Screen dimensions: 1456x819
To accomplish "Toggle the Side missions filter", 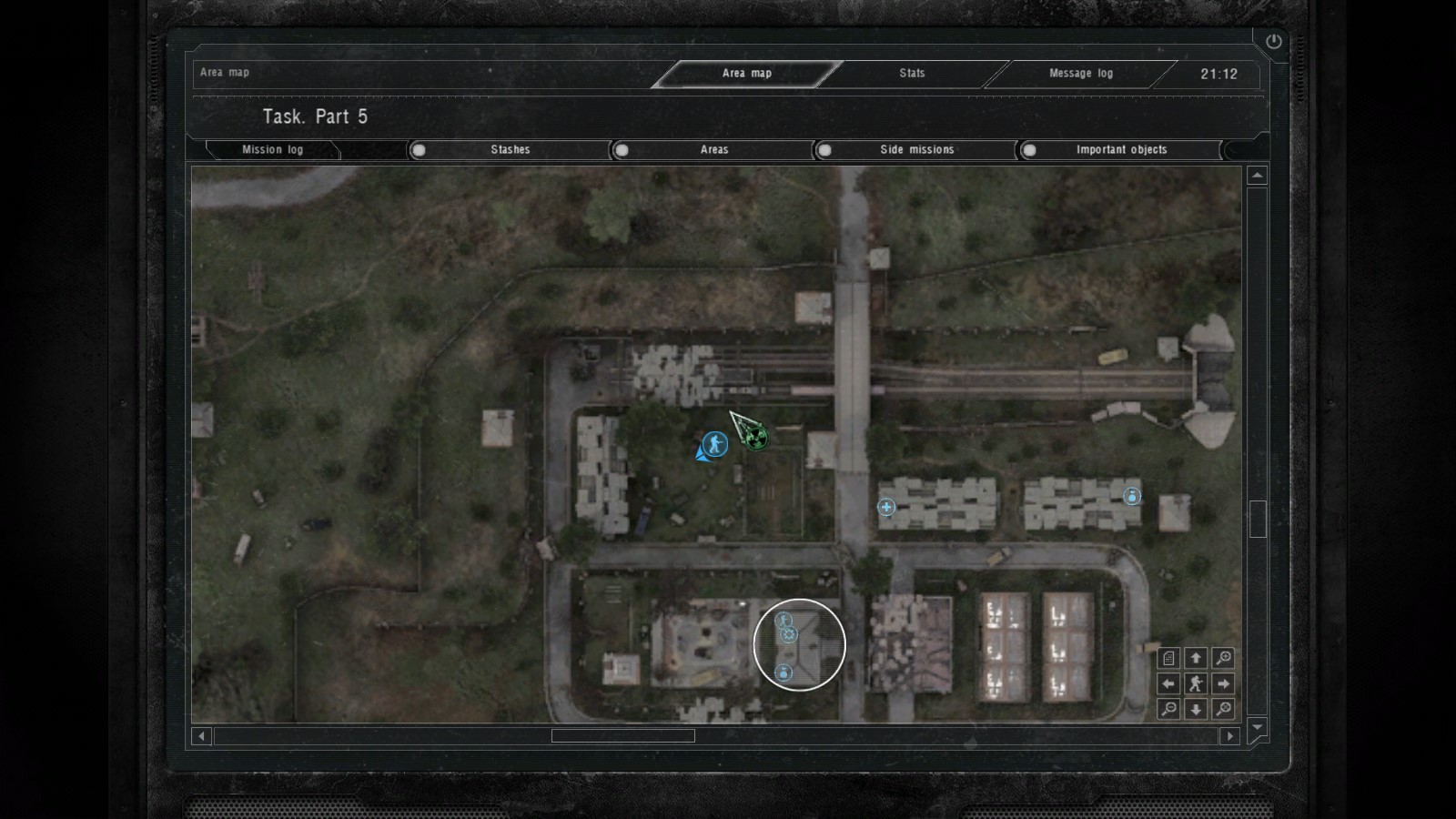I will [x=916, y=150].
